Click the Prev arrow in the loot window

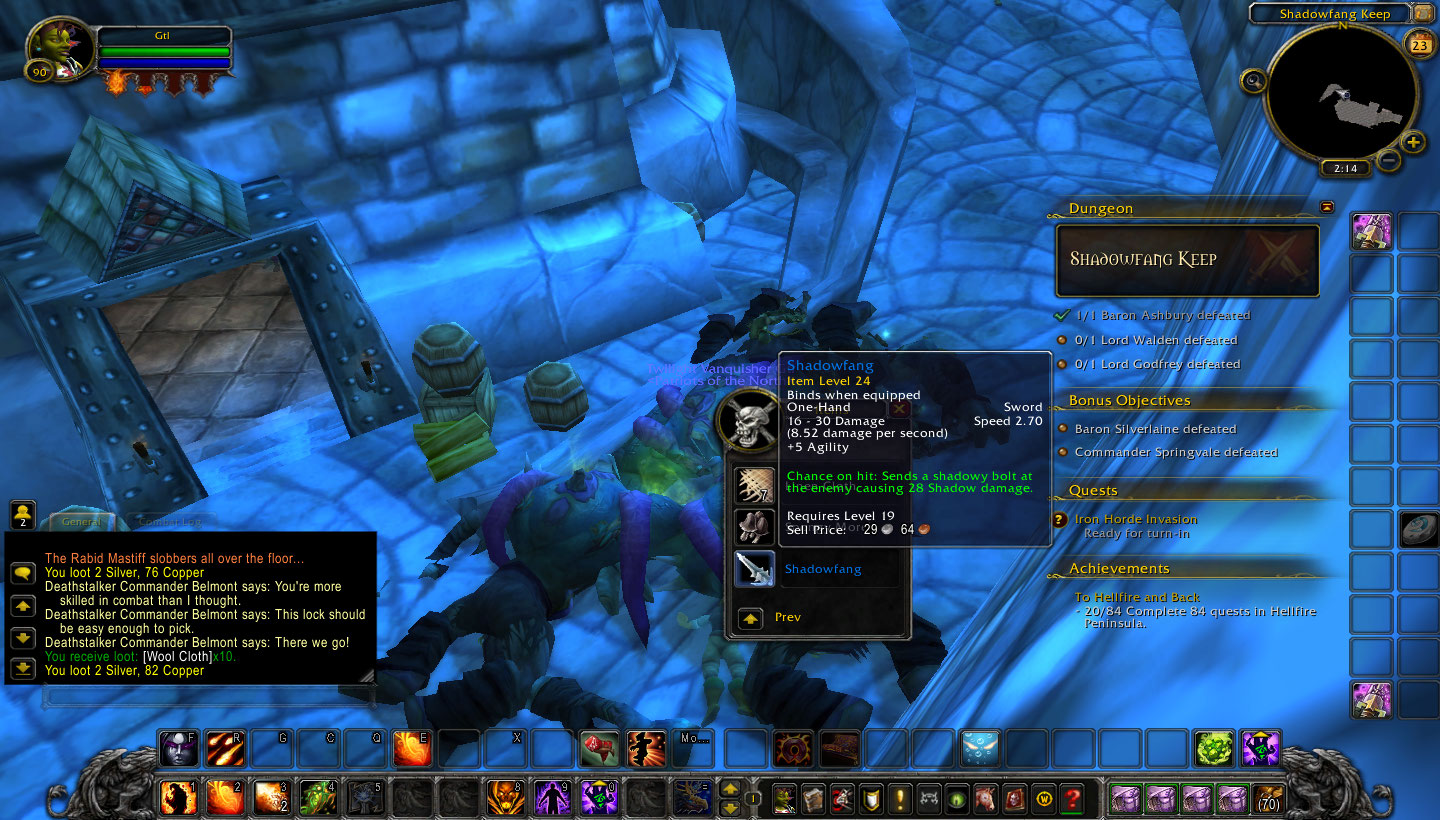751,618
